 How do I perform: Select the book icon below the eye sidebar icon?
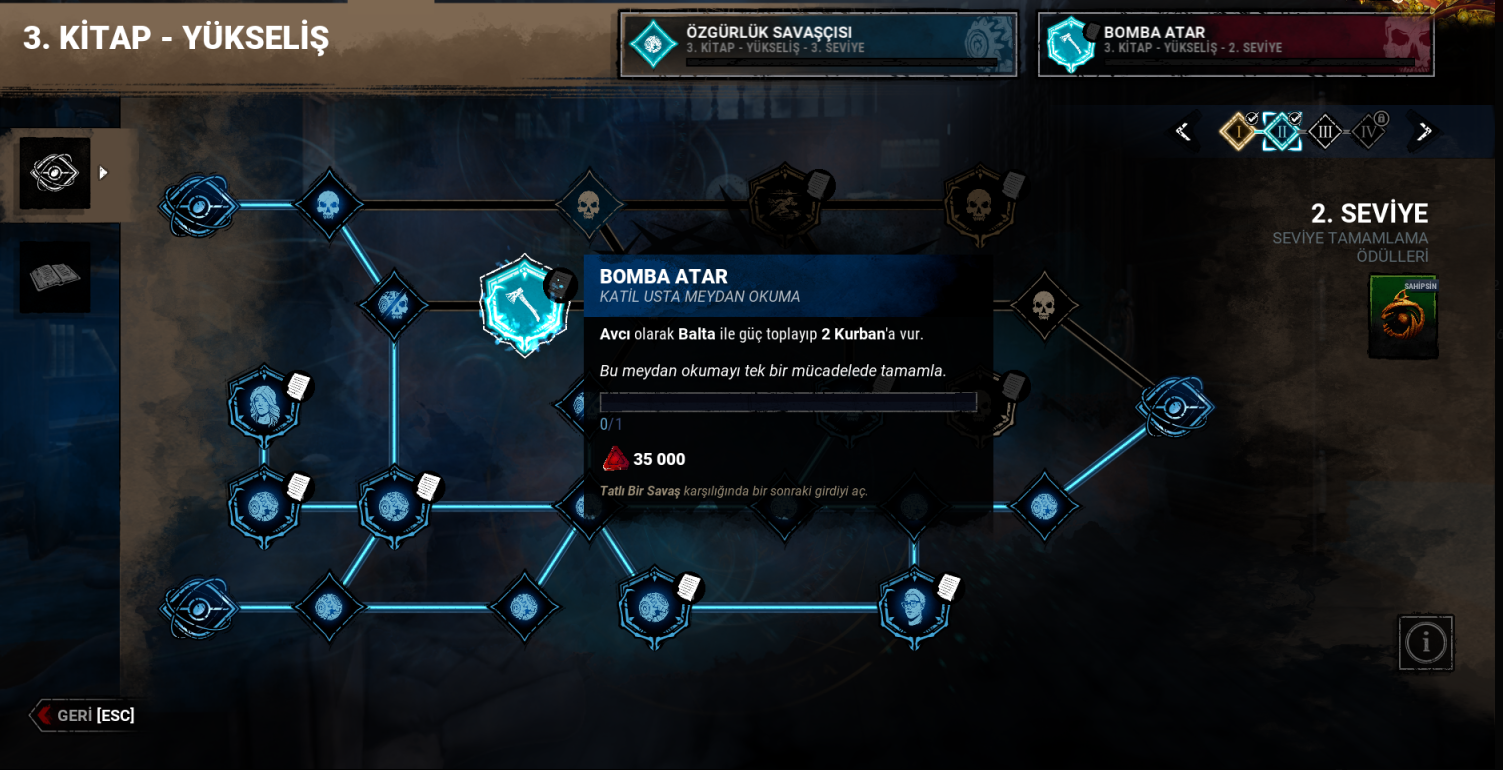coord(54,277)
